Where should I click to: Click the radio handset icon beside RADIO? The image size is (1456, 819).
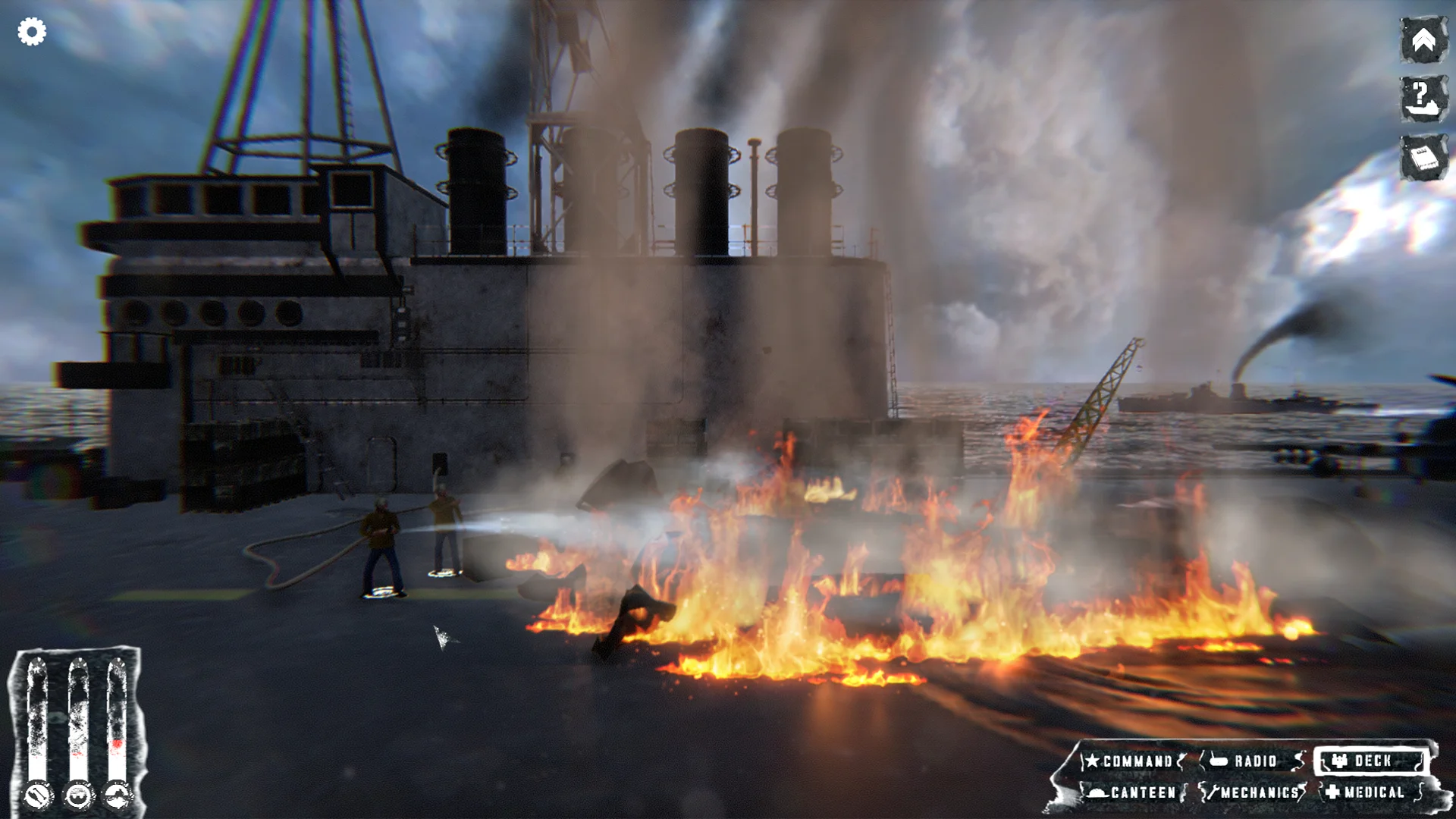(1217, 761)
